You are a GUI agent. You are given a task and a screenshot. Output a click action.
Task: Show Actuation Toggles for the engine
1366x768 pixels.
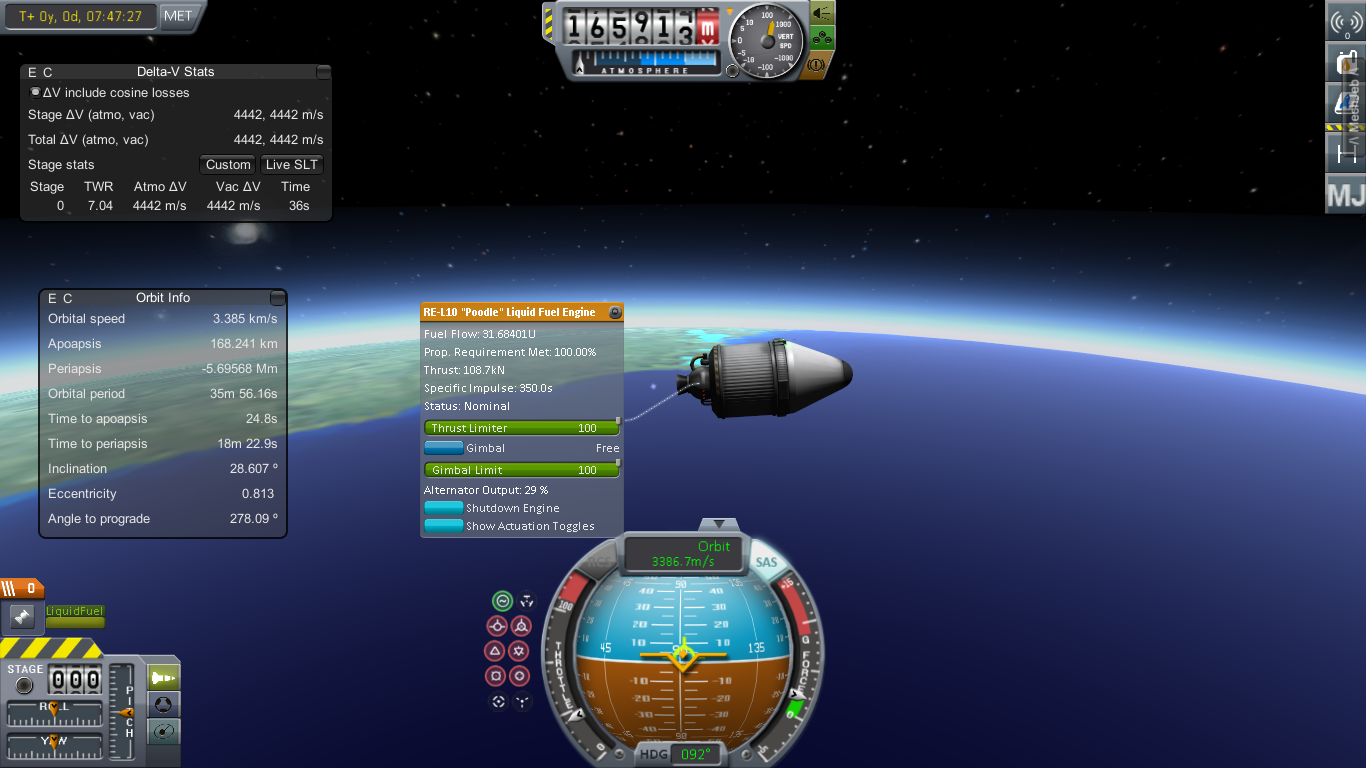pos(444,526)
